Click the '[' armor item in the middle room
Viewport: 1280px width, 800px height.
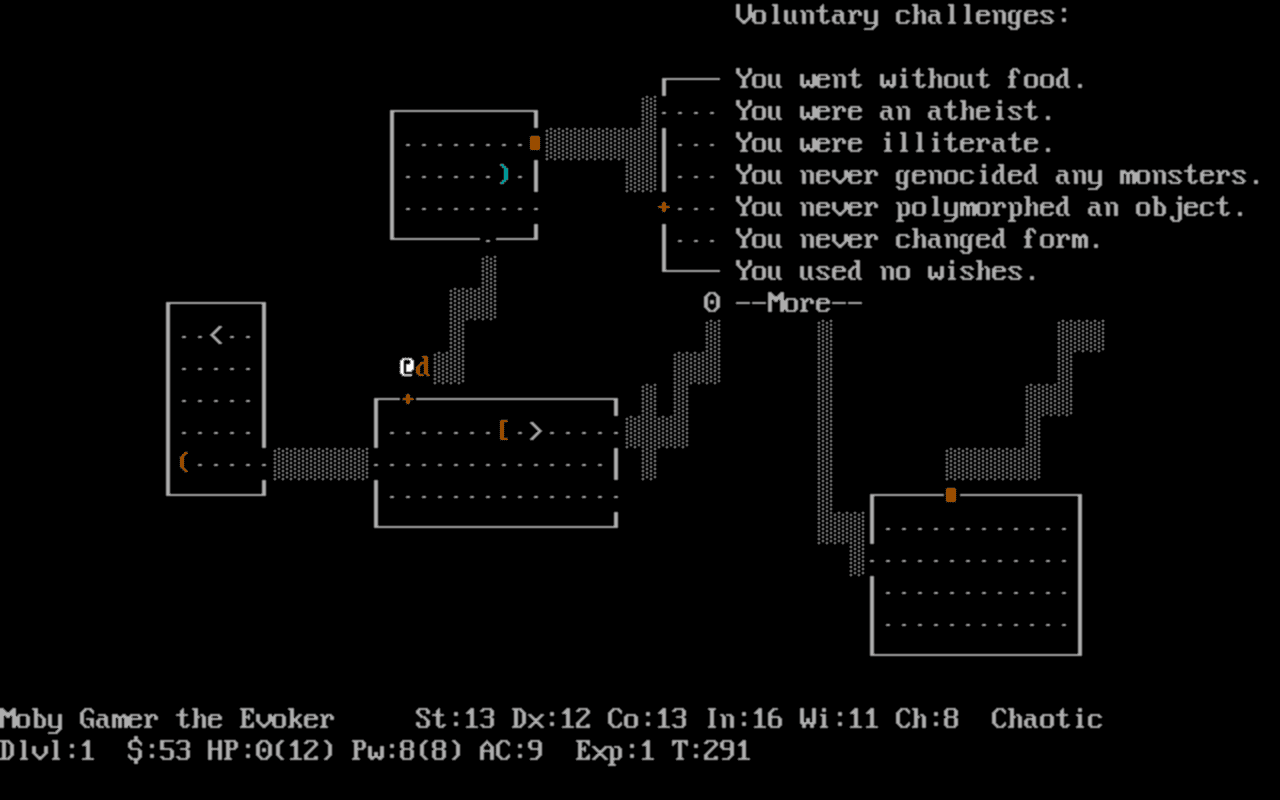[x=504, y=430]
